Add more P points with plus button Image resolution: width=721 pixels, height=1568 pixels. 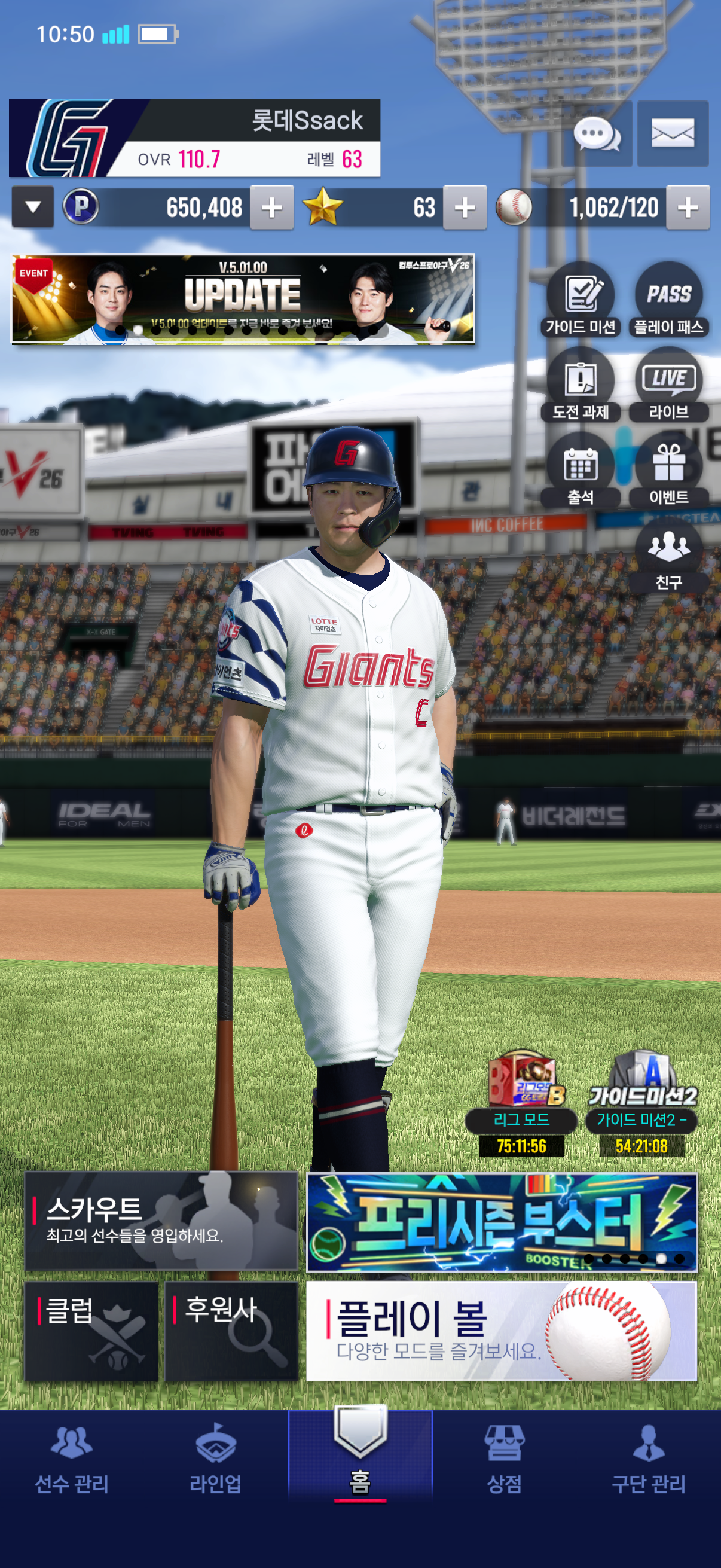click(x=271, y=208)
